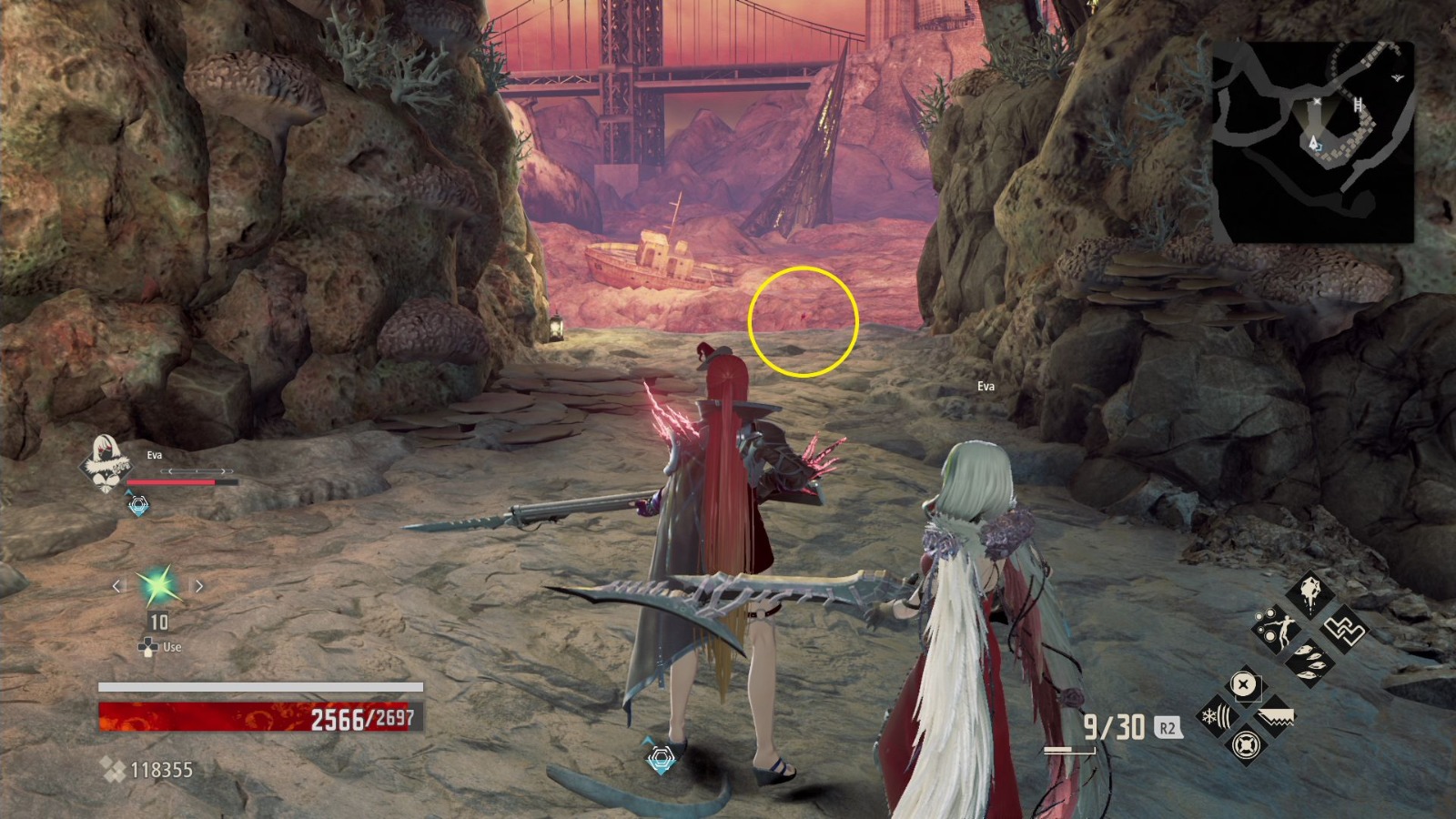The height and width of the screenshot is (819, 1456).
Task: Click the right arrow to cycle items
Action: [x=198, y=587]
